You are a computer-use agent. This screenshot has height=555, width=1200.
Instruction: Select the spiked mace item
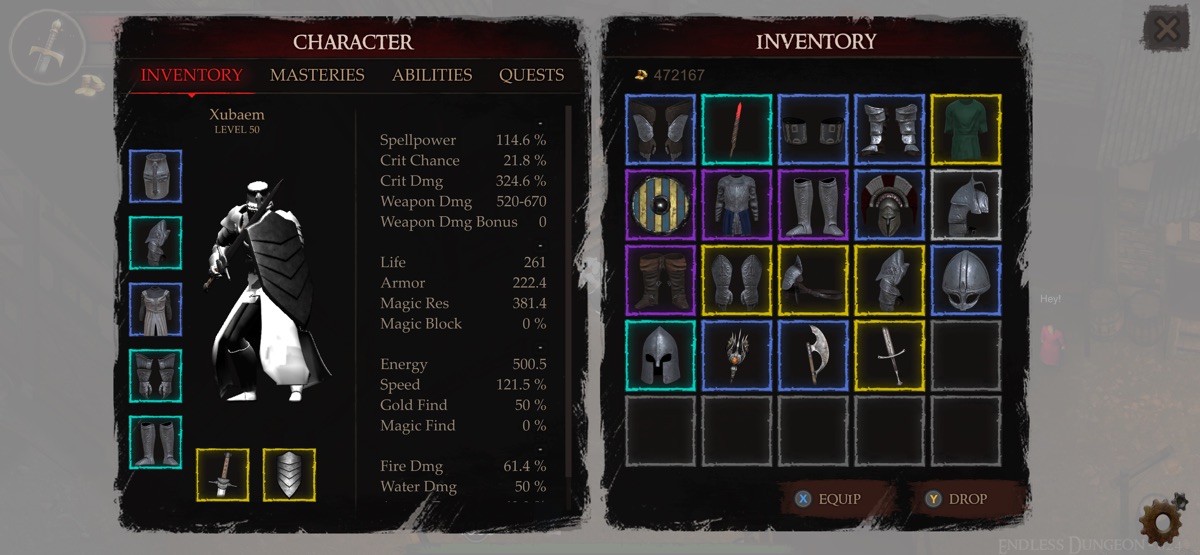[x=736, y=354]
